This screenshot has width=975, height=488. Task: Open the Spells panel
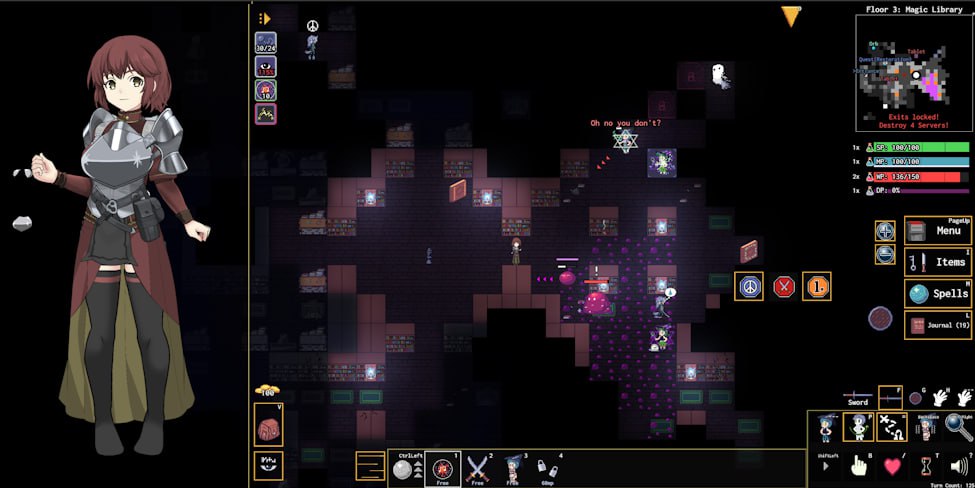[x=937, y=293]
